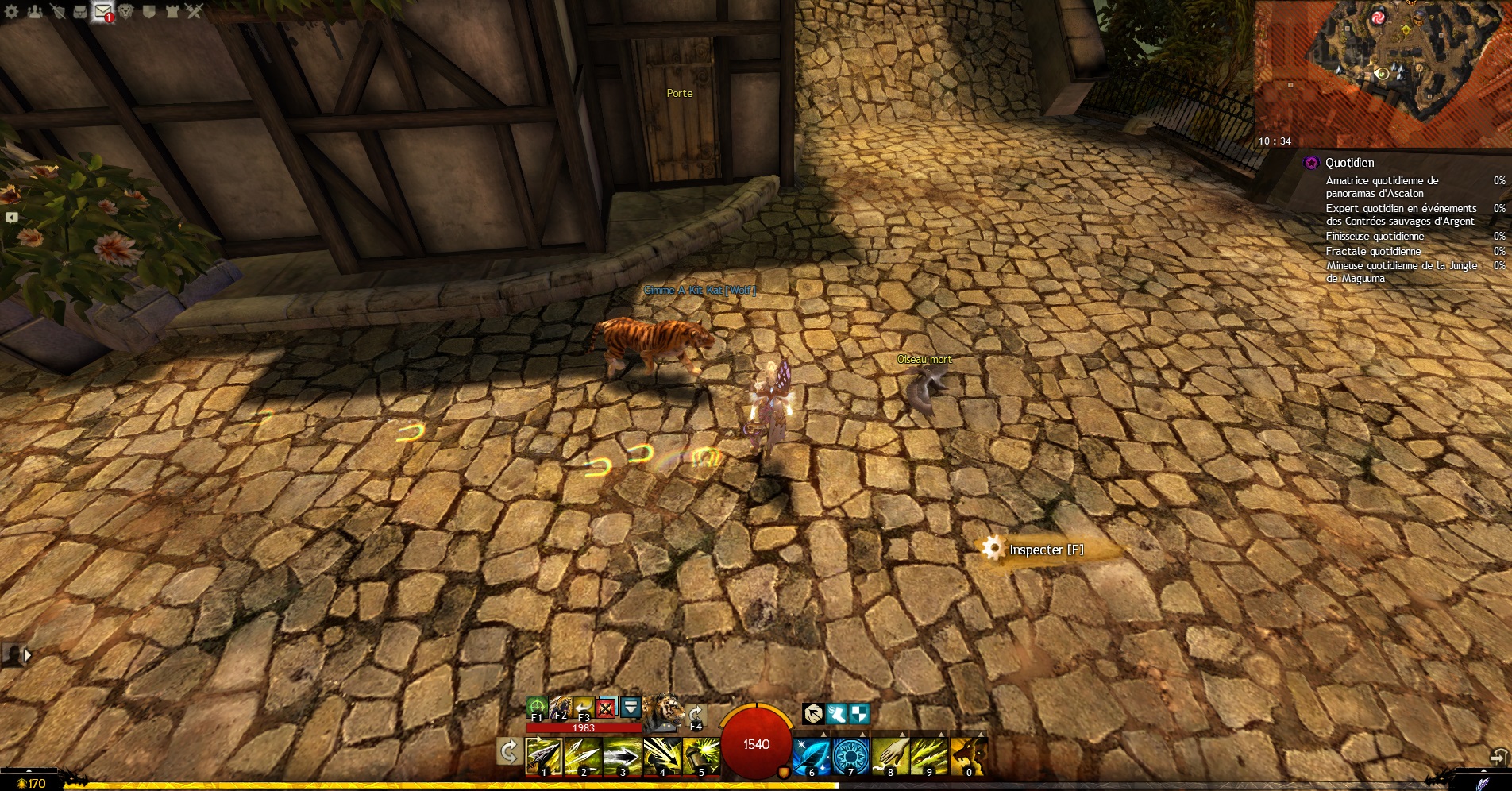Open the PvP crossed swords icon
Viewport: 1512px width, 791px height.
[x=195, y=11]
